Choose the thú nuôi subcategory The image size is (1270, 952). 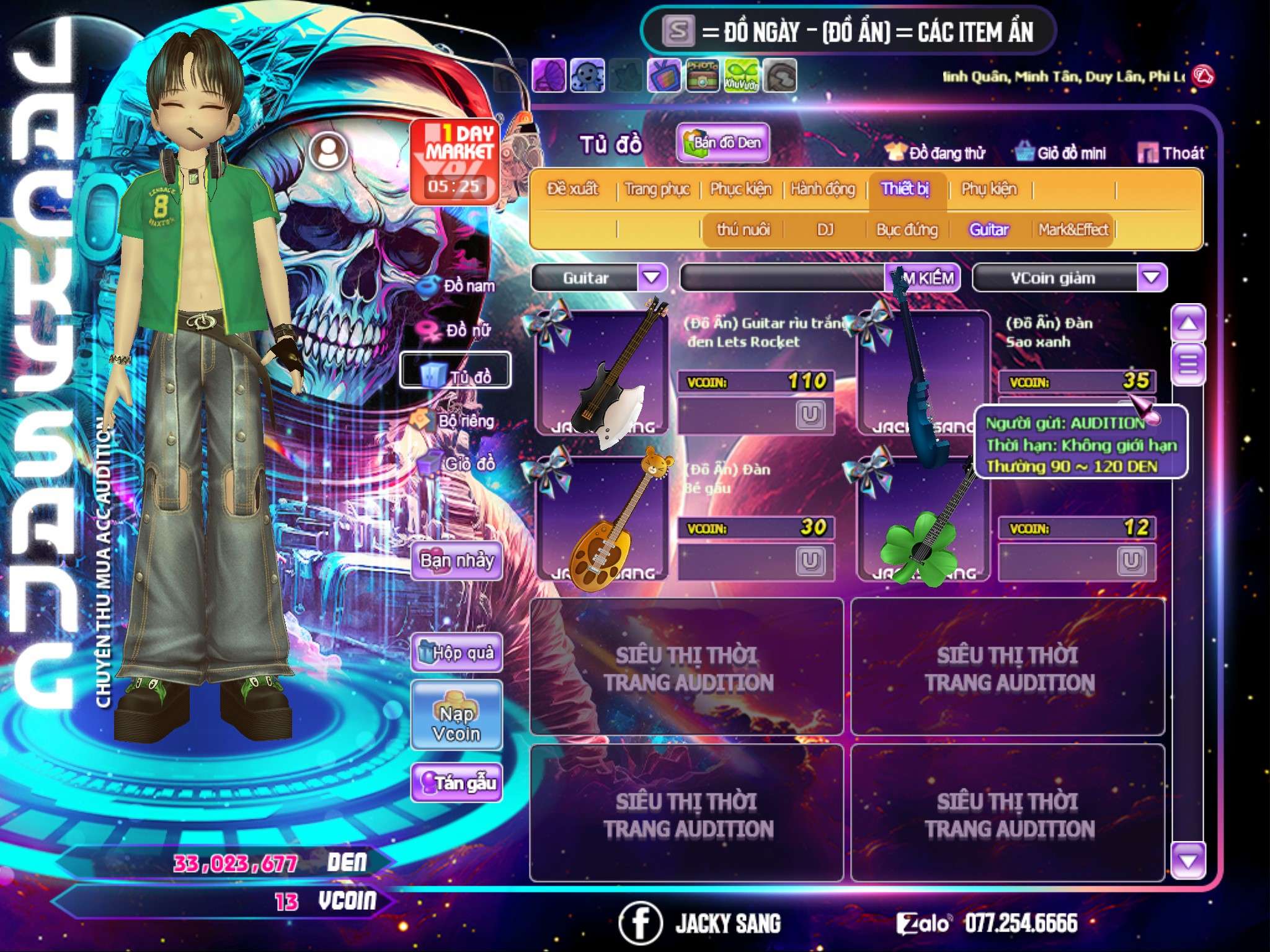tap(744, 230)
